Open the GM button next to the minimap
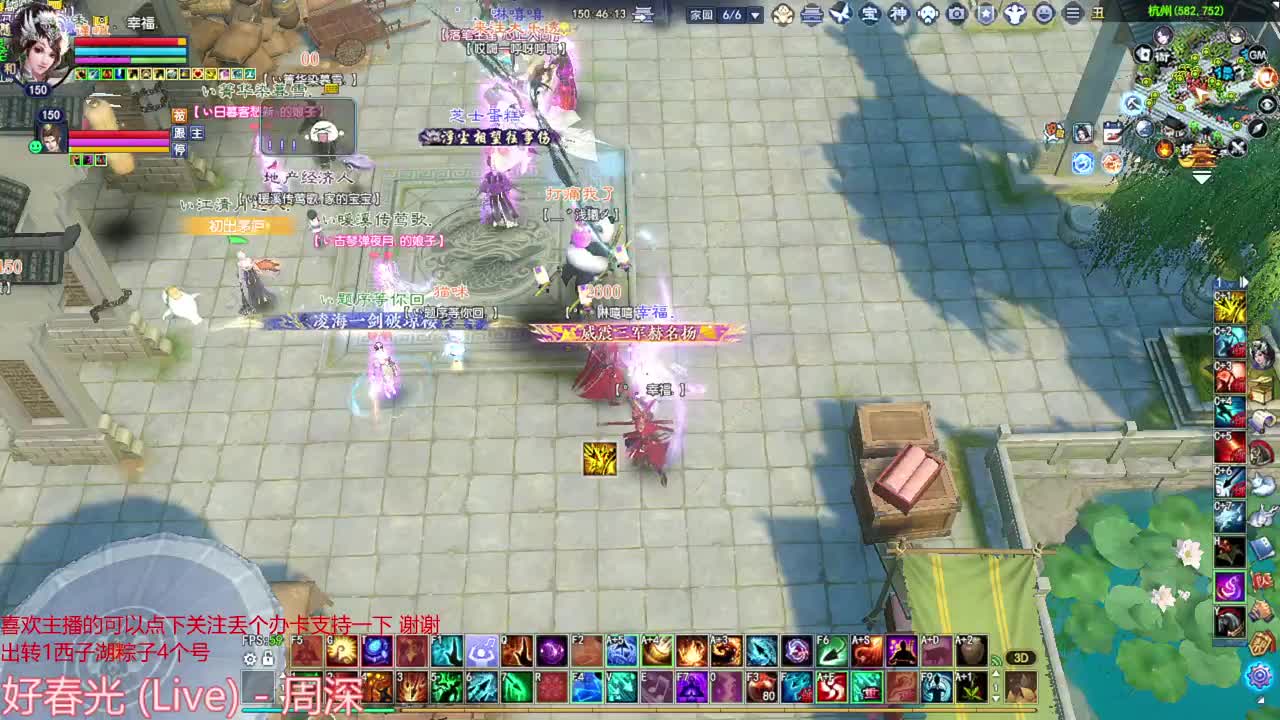1280x720 pixels. [x=1256, y=56]
